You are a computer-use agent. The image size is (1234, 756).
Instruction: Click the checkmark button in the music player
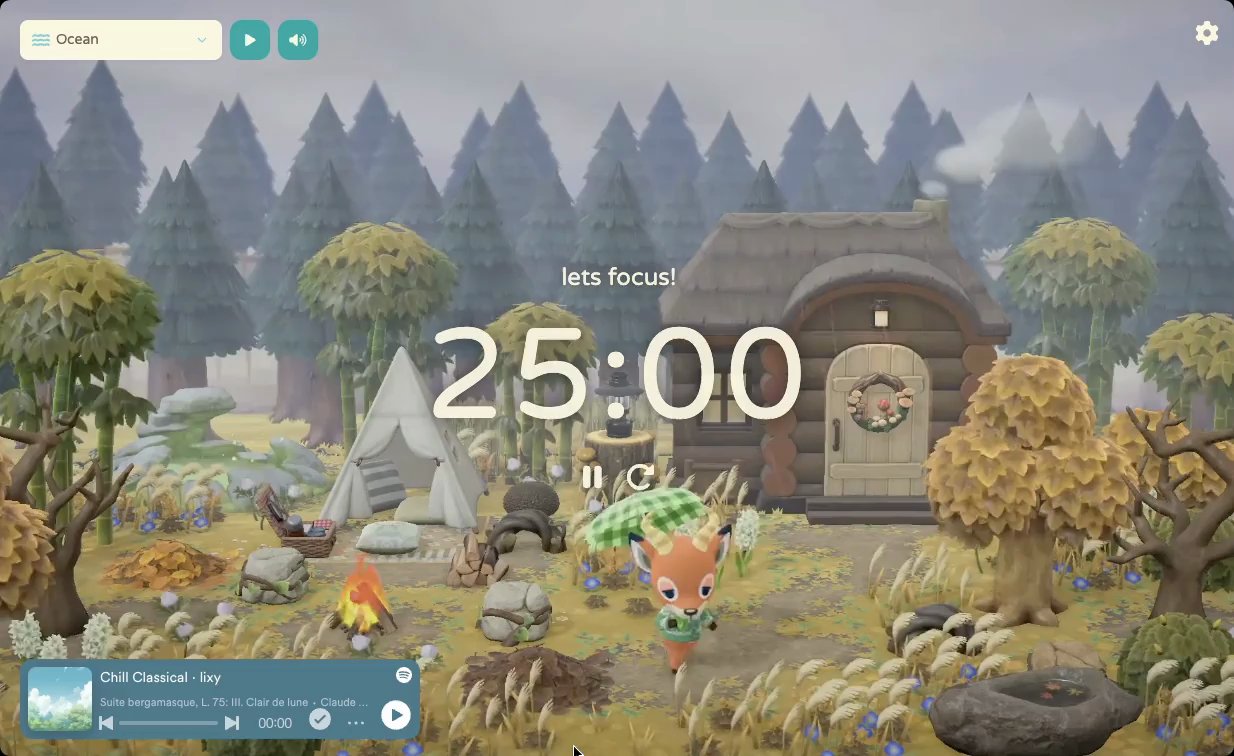click(x=320, y=719)
